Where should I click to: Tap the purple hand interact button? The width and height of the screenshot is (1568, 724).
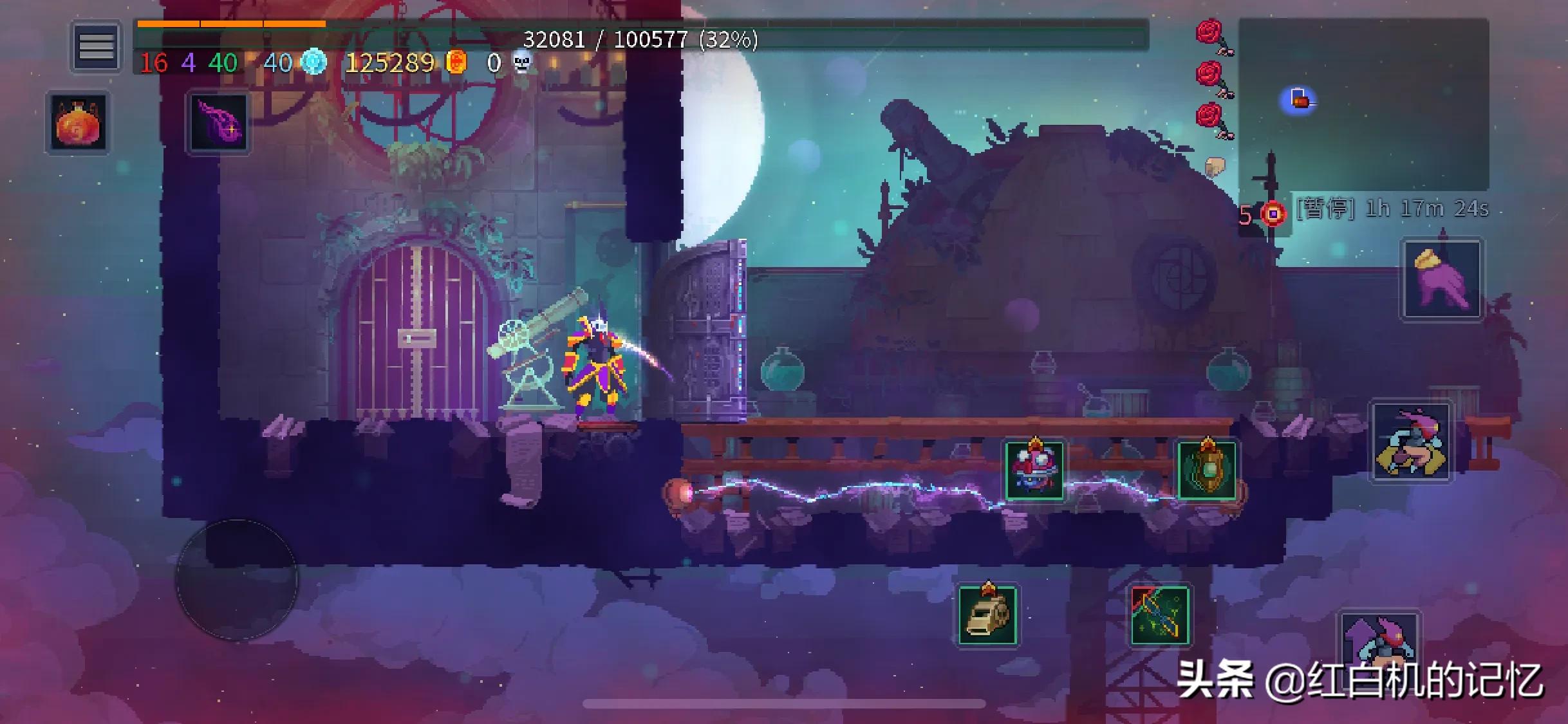point(1442,279)
